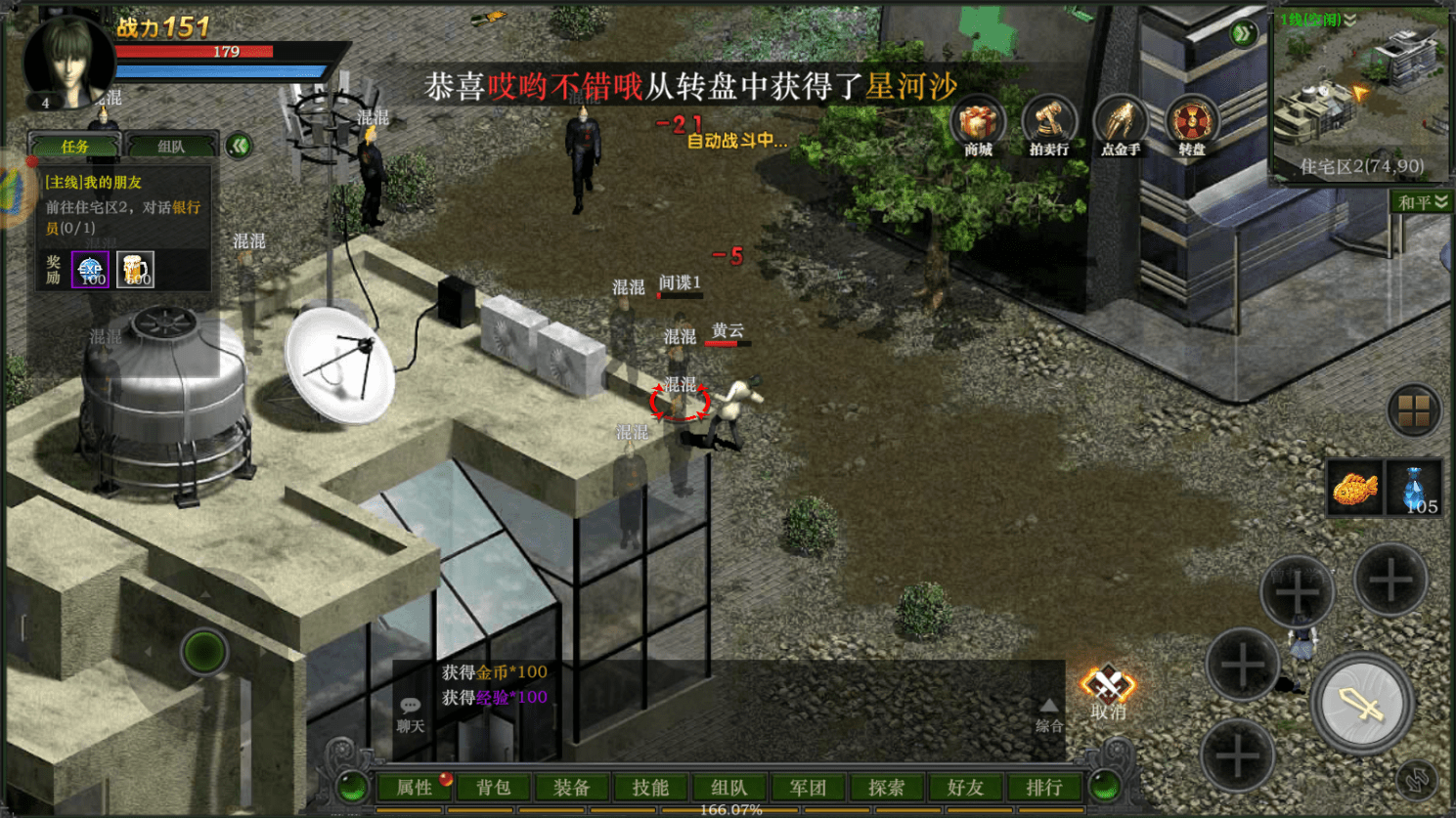The height and width of the screenshot is (818, 1456).
Task: Open the 技能 skills menu
Action: (650, 788)
